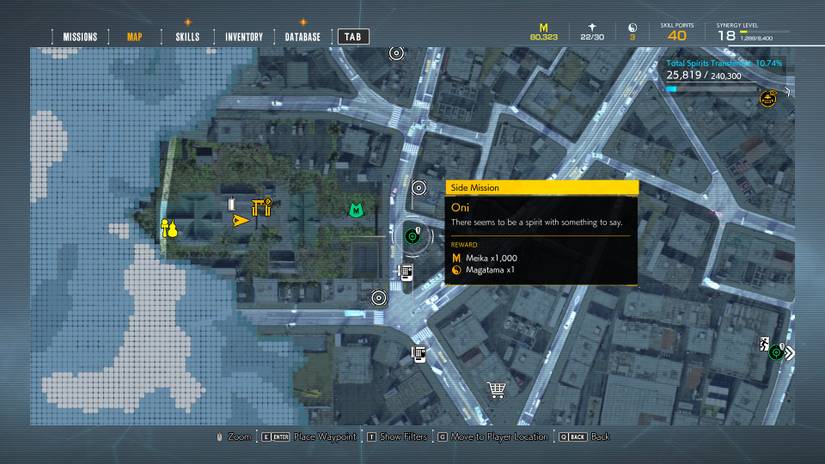825x464 pixels.
Task: Select the round yellow marker under the spirit counter
Action: (768, 97)
